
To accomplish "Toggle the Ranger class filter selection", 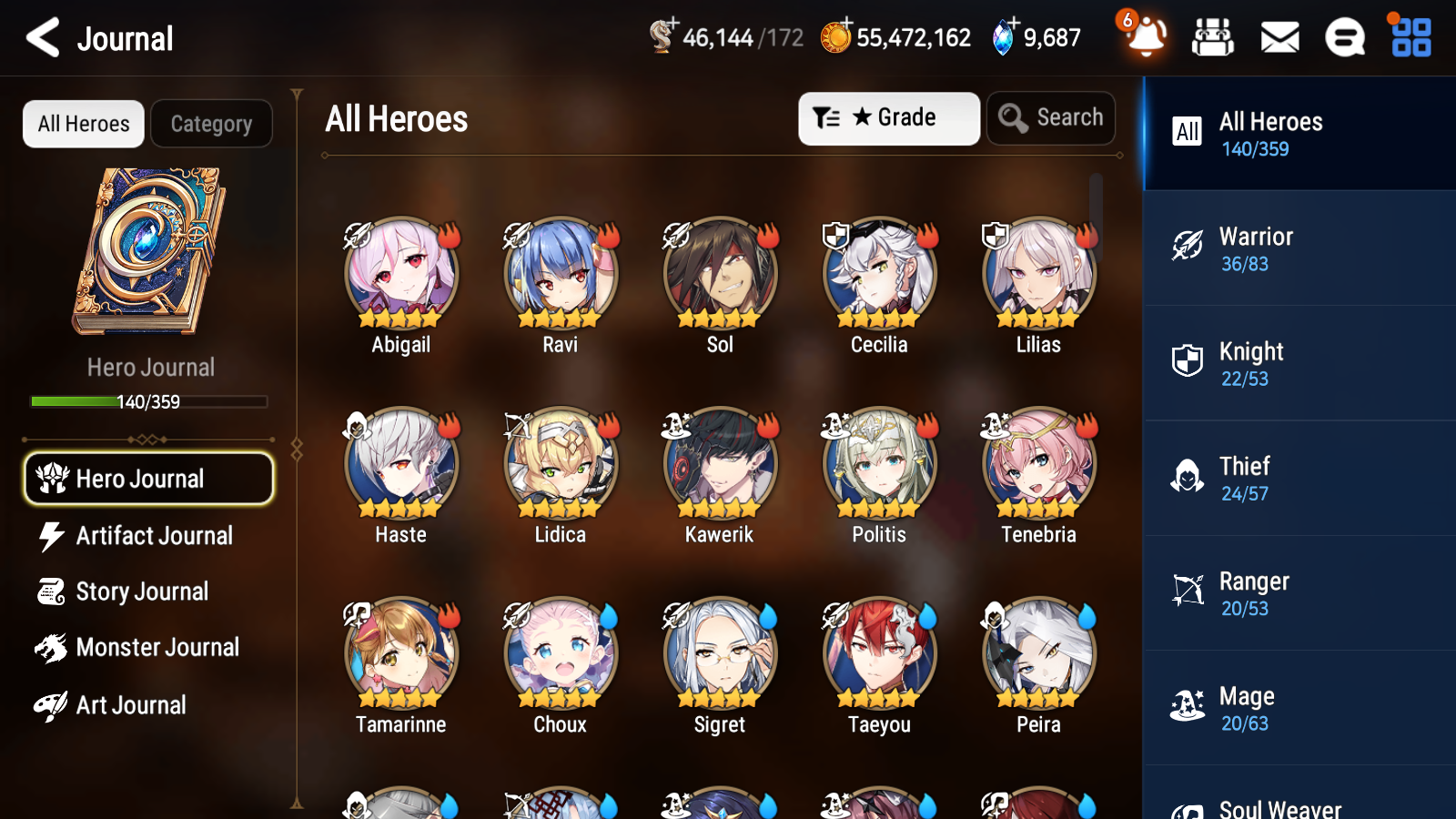I will click(1299, 592).
